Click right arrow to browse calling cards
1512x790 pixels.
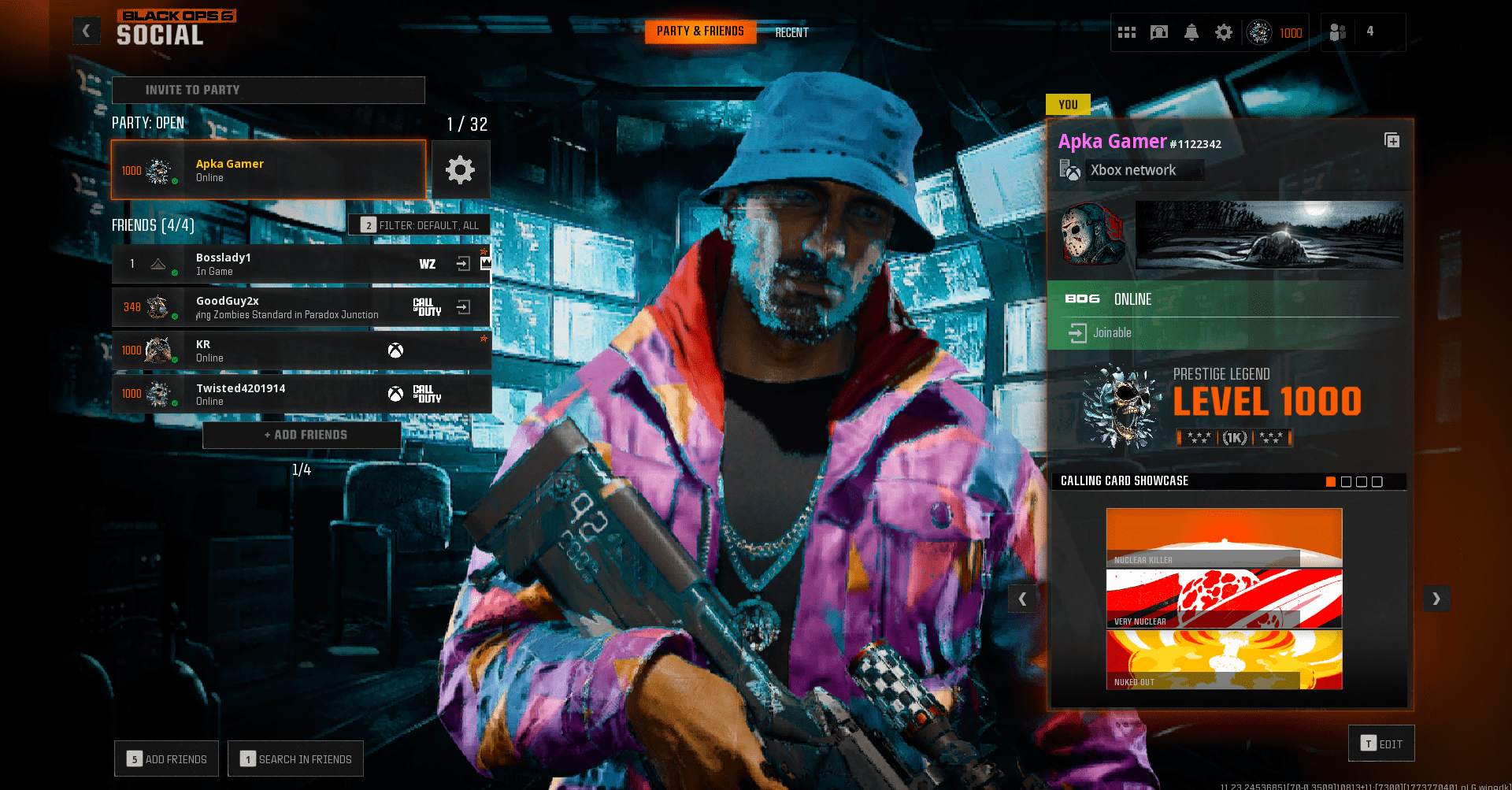click(1436, 599)
